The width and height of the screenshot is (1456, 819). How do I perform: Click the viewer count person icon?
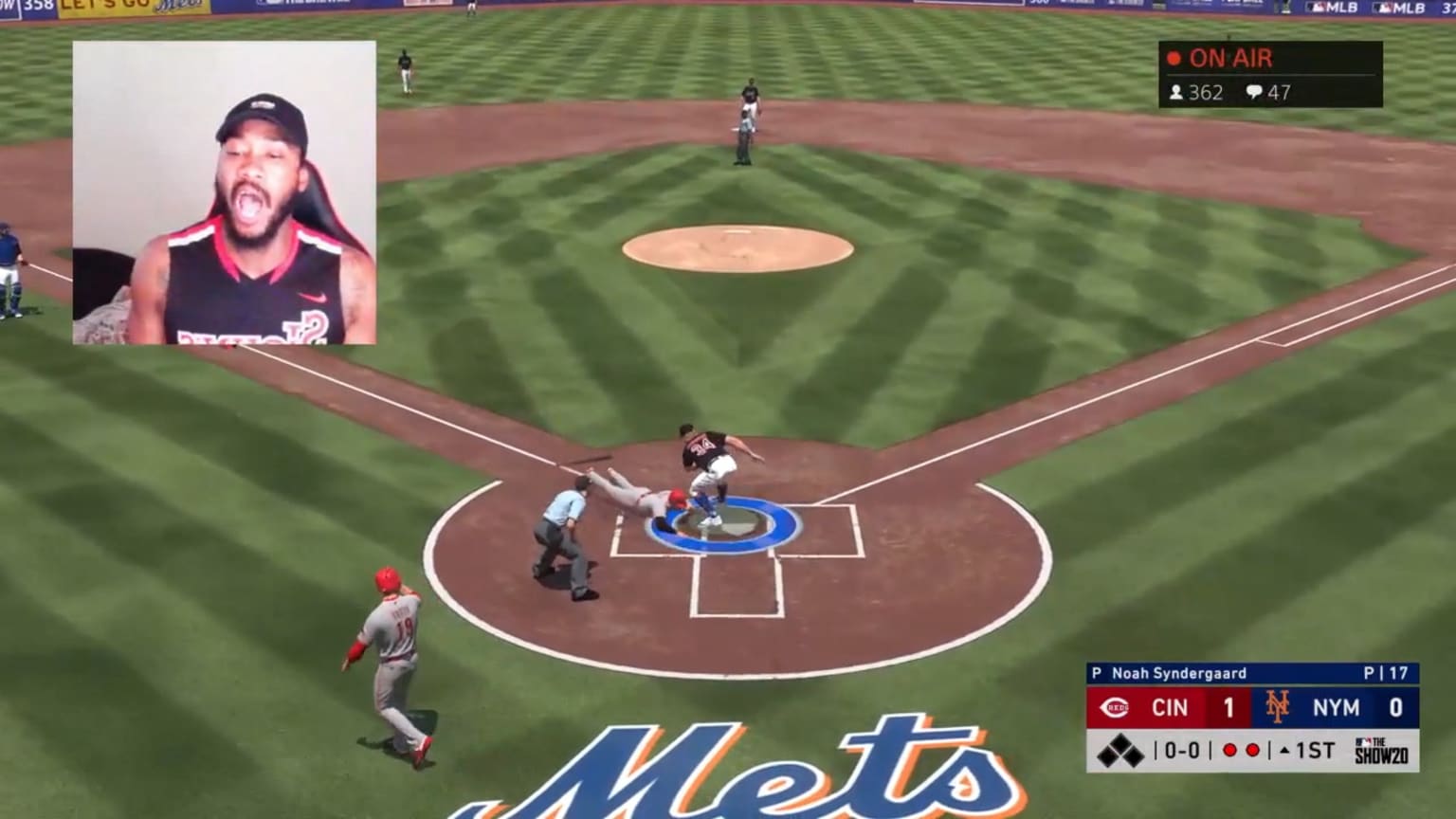pos(1176,93)
